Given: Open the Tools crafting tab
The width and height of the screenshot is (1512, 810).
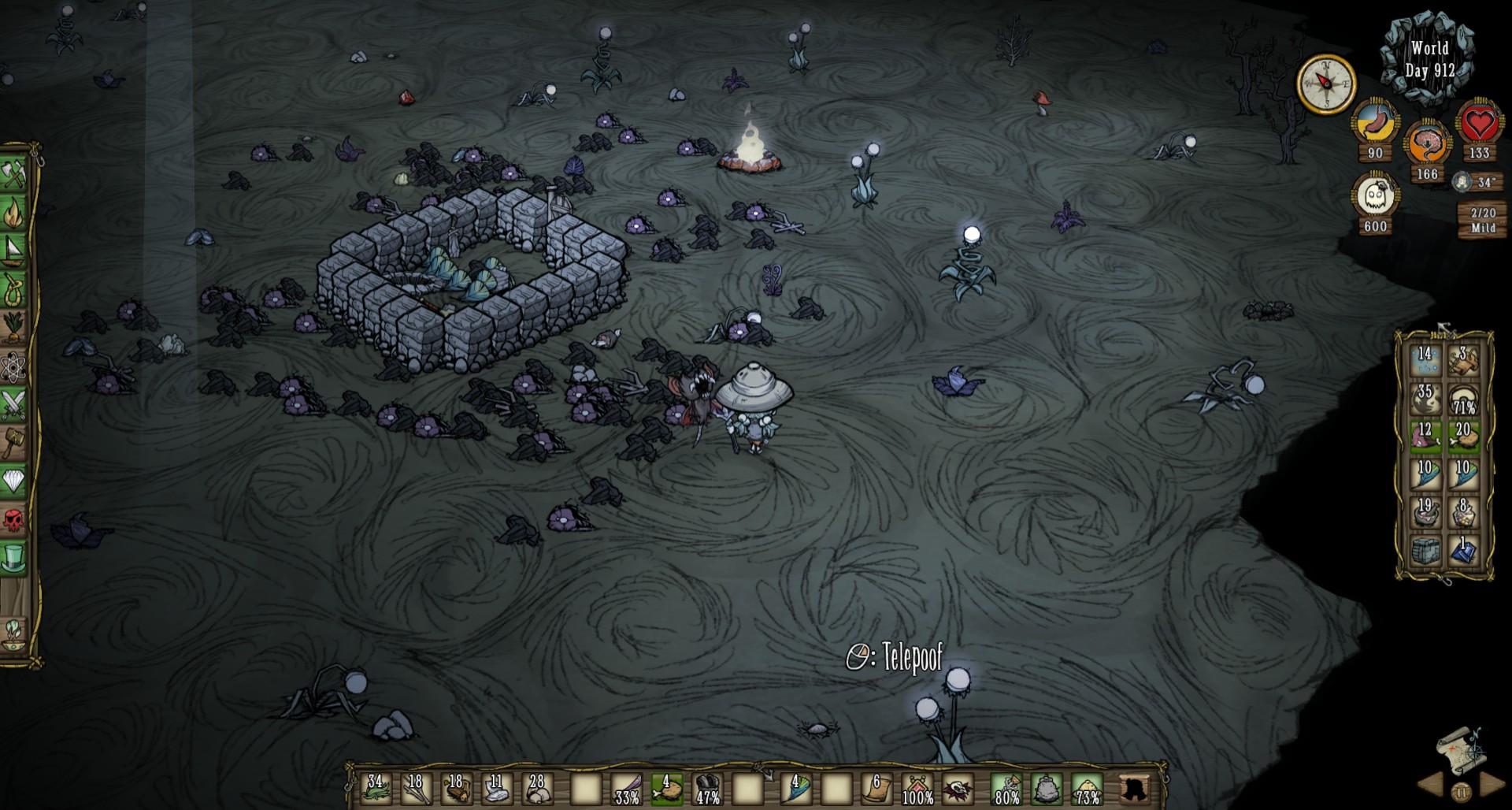Looking at the screenshot, I should pos(14,173).
